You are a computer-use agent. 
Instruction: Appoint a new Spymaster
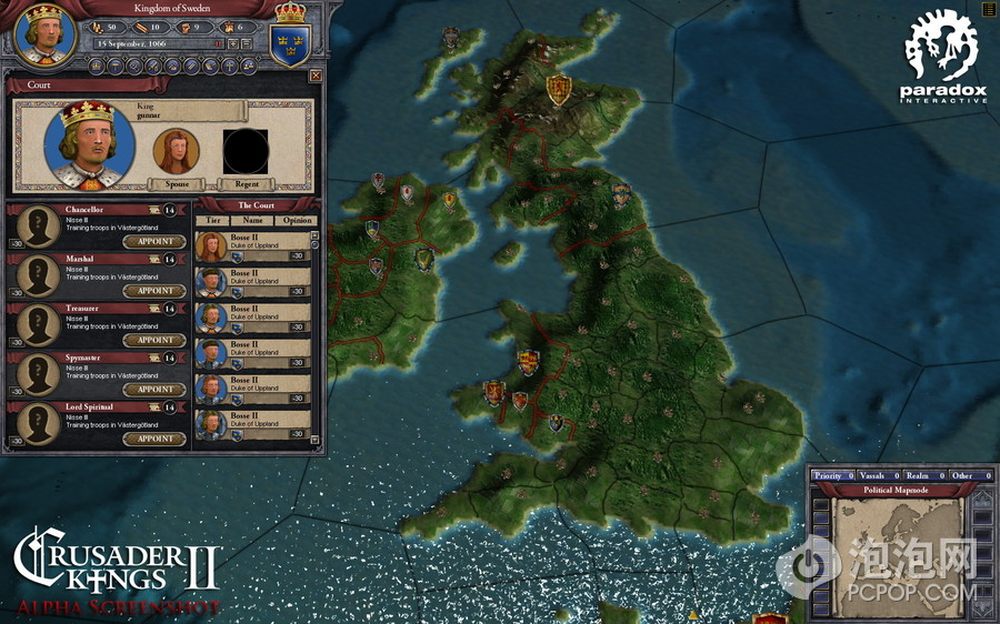tap(155, 389)
